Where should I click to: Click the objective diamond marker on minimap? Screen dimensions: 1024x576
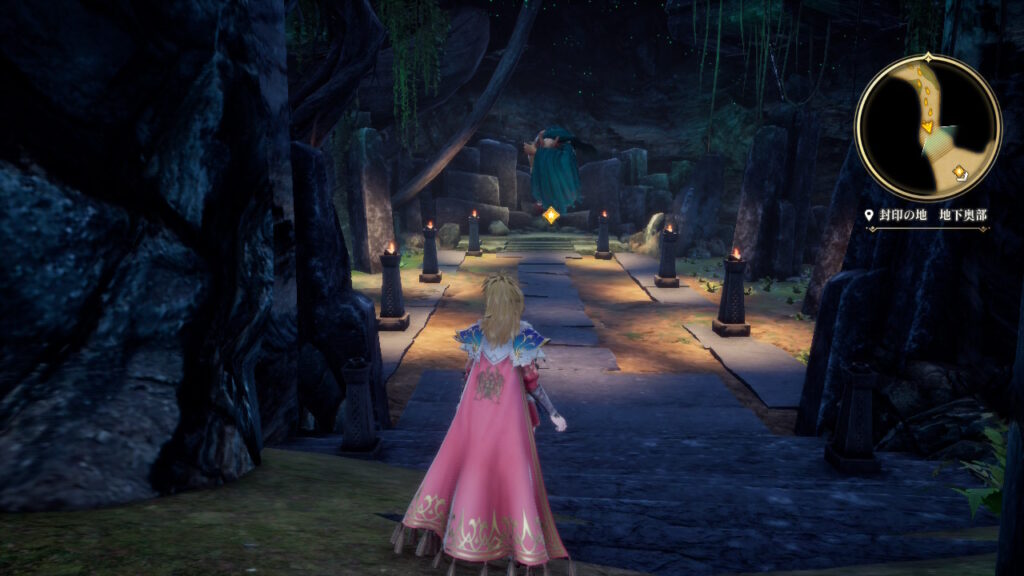960,172
